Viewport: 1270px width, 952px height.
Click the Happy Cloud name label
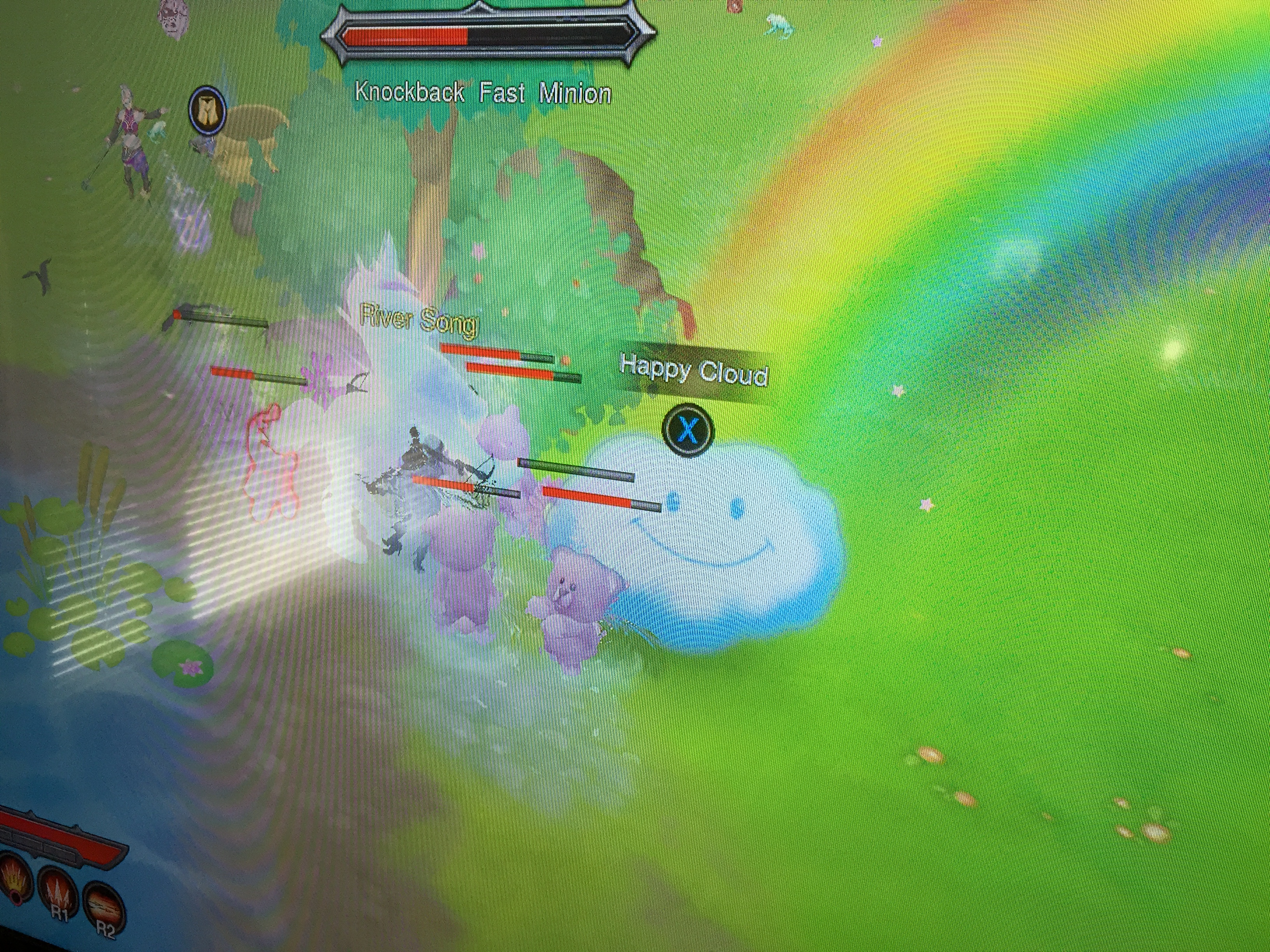pos(694,370)
